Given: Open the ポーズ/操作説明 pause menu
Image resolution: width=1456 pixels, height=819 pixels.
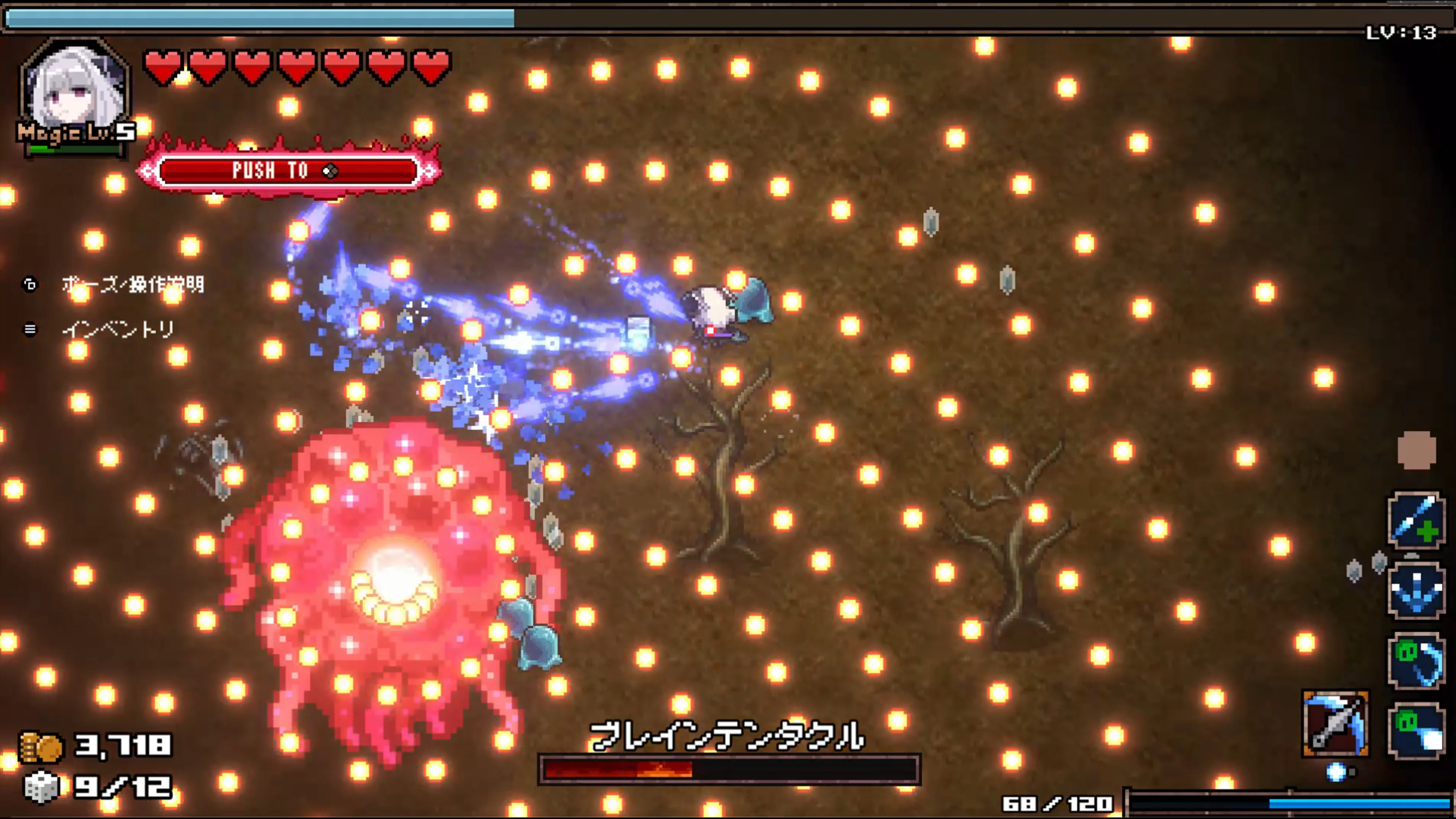Looking at the screenshot, I should (x=133, y=286).
